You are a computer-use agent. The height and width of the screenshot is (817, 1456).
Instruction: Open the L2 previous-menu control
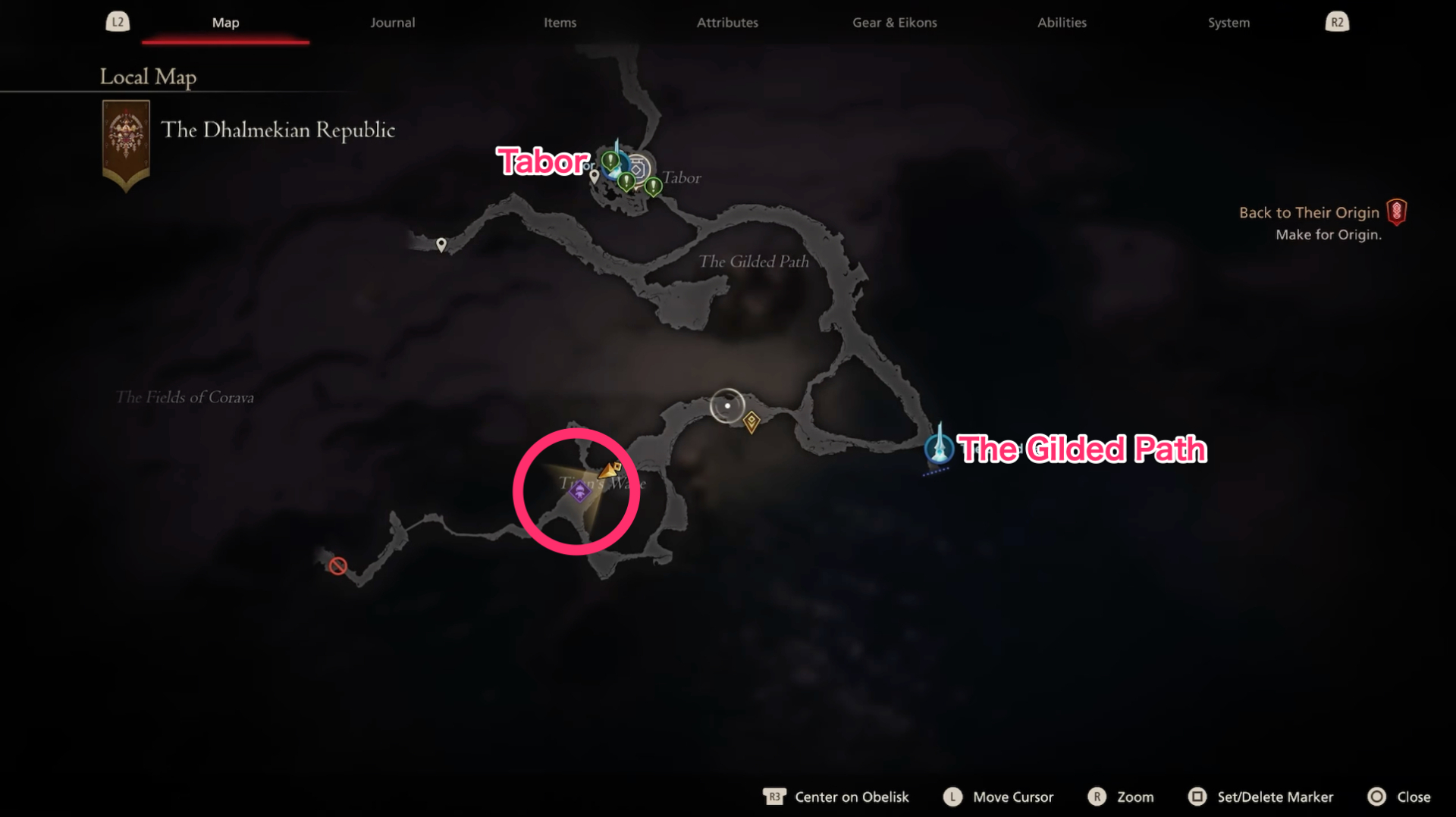click(118, 21)
